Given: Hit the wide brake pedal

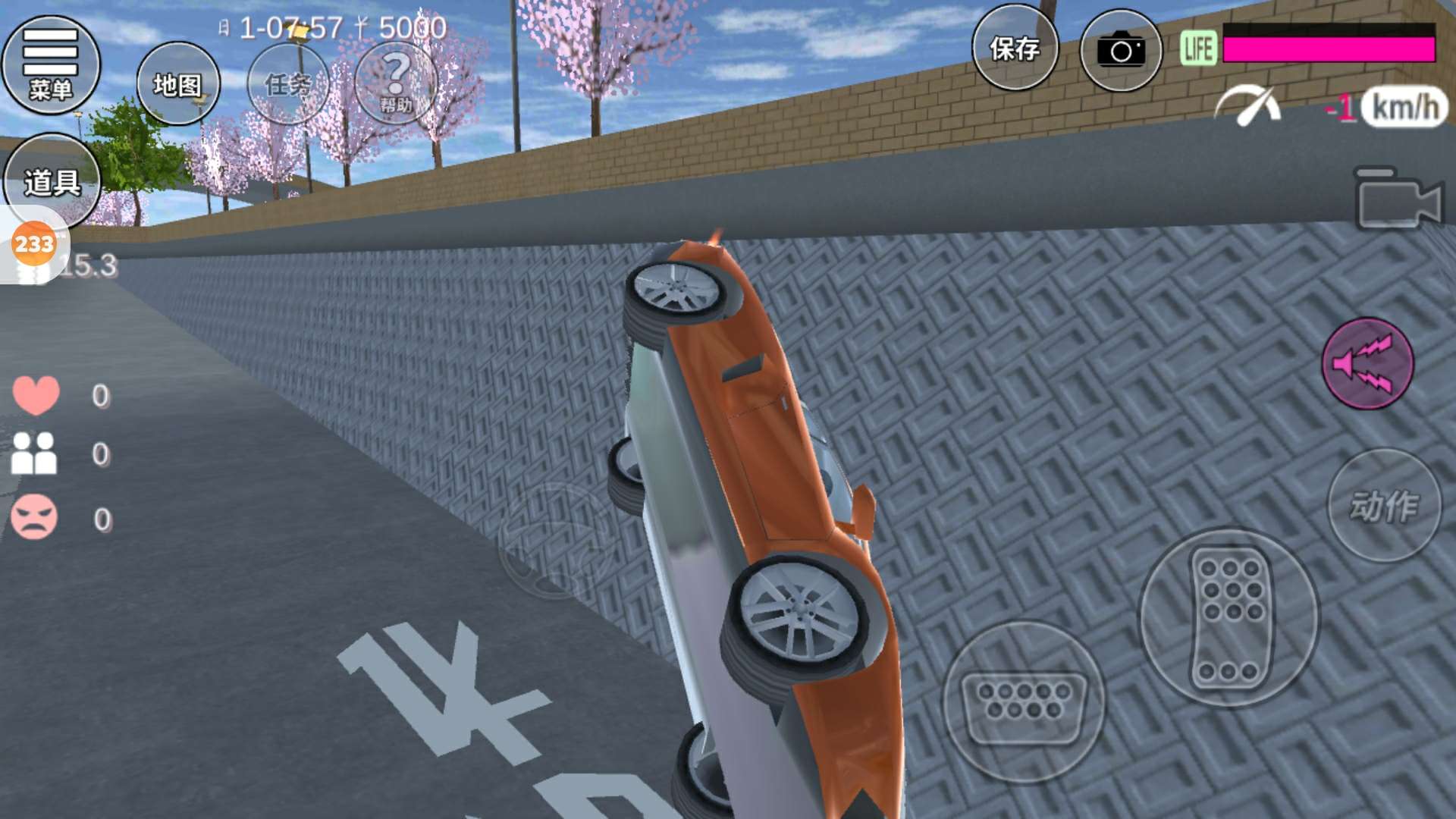Looking at the screenshot, I should pos(1024,701).
